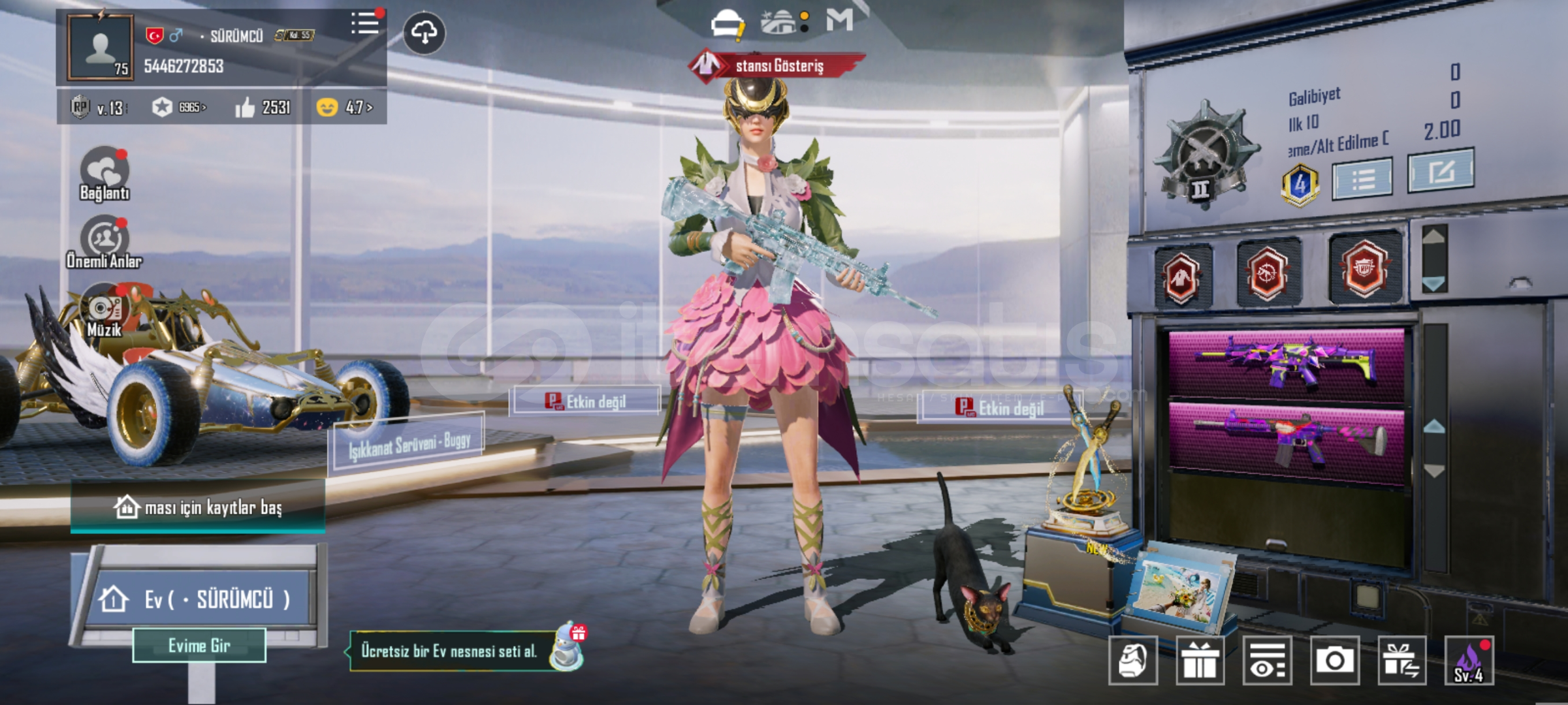Tap the cloud download icon
The image size is (1568, 705).
click(424, 32)
